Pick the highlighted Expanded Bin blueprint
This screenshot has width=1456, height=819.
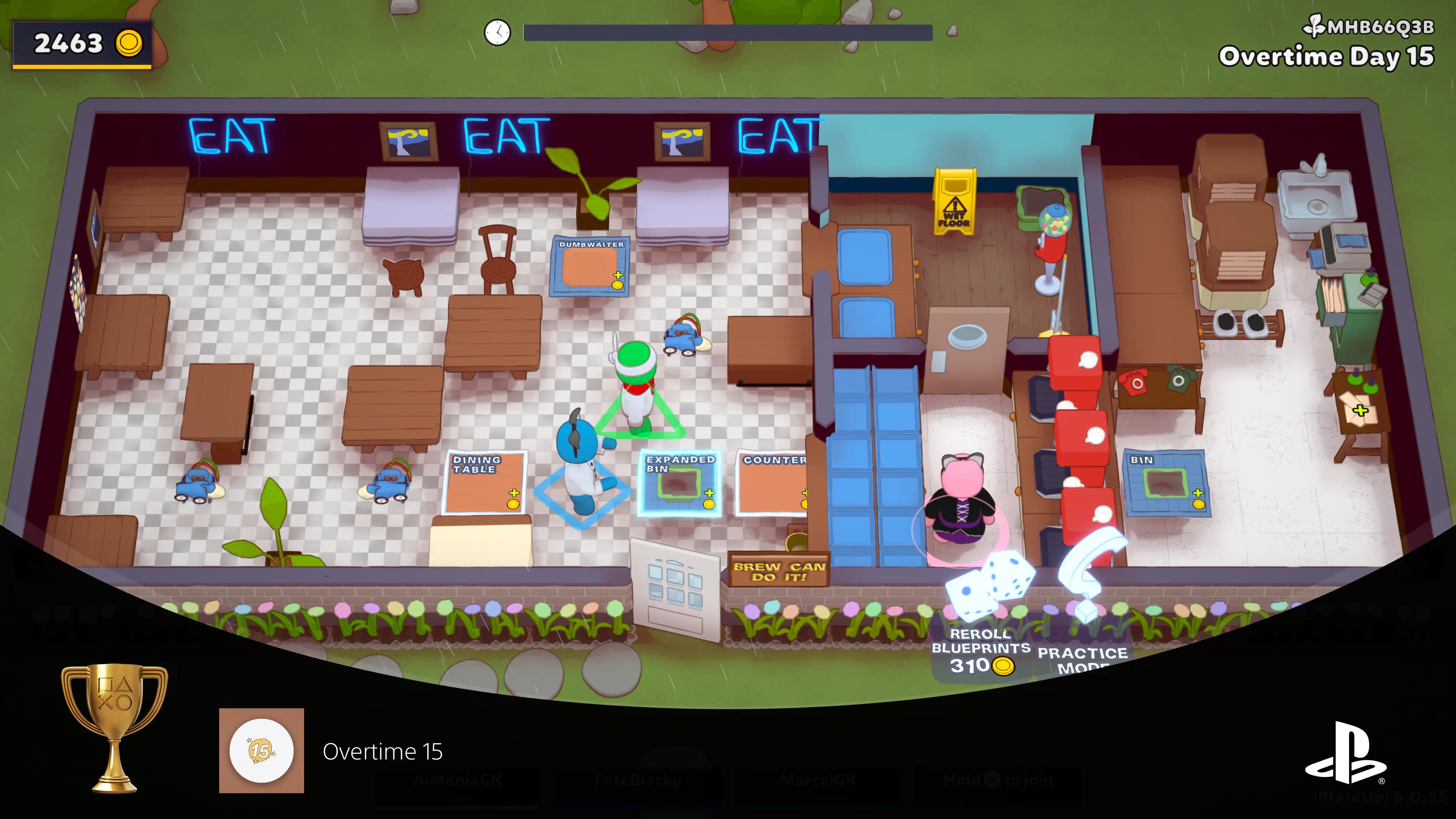tap(679, 484)
